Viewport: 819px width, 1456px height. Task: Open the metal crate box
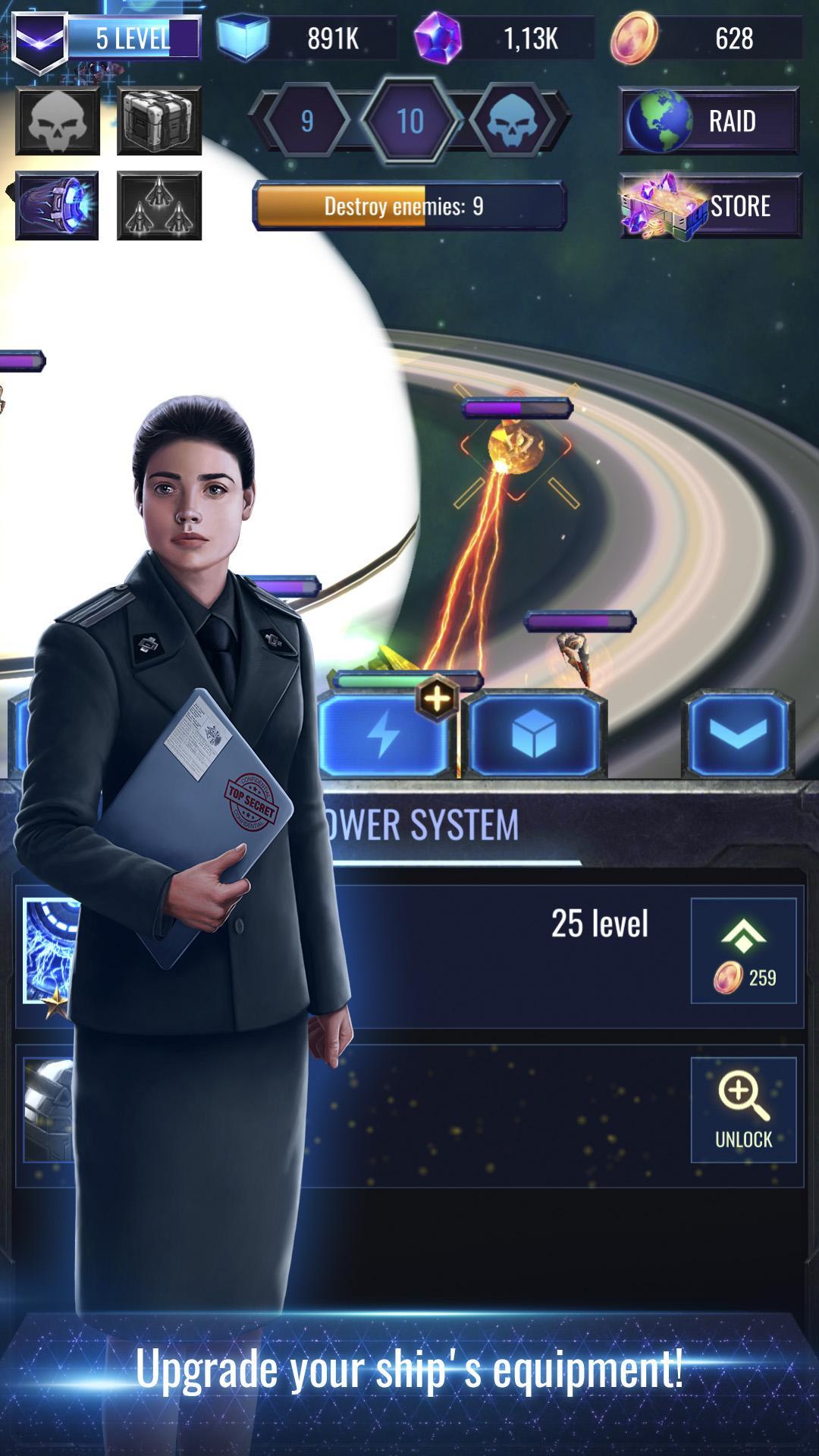[x=159, y=121]
